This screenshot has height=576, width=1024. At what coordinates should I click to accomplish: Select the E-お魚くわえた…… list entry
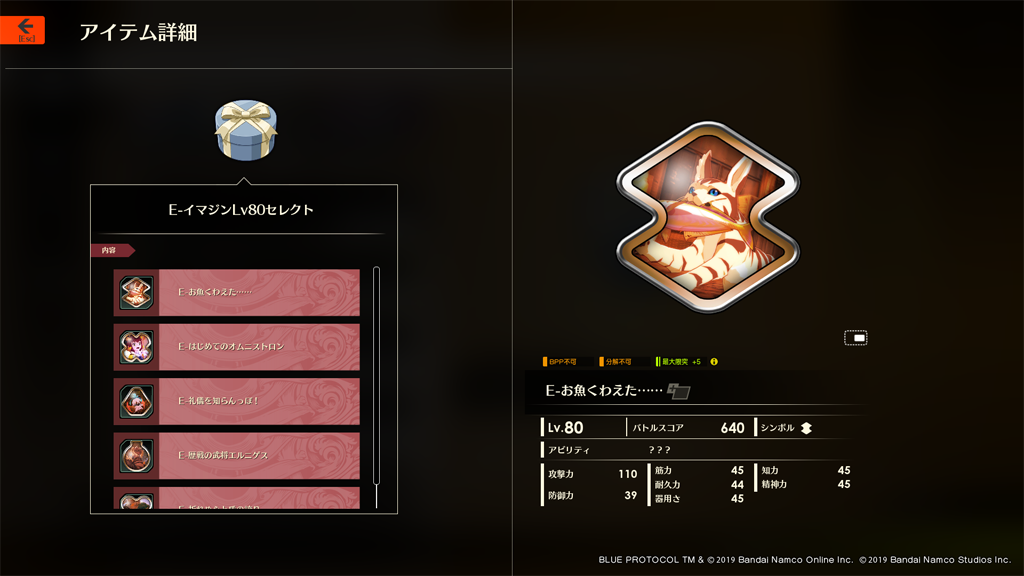pyautogui.click(x=237, y=292)
